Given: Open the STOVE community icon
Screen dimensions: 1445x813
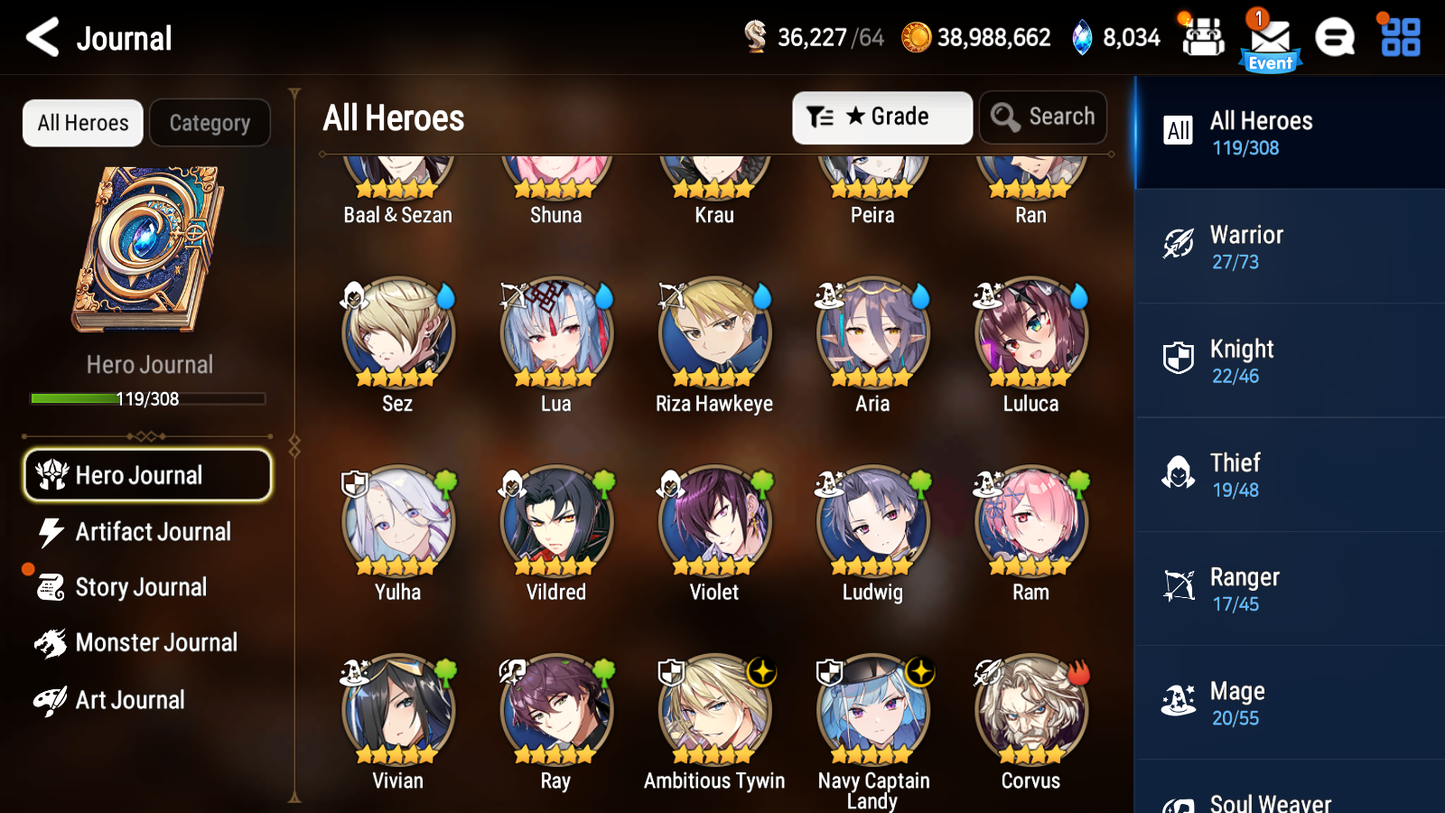Looking at the screenshot, I should (1335, 37).
